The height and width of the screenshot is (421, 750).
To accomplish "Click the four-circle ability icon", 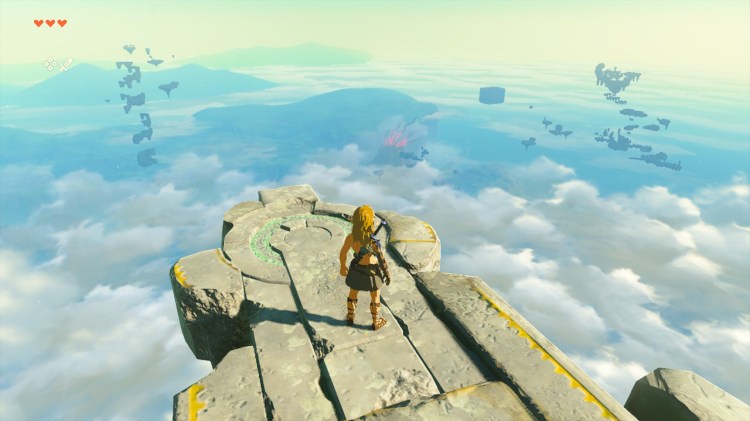I will point(50,65).
